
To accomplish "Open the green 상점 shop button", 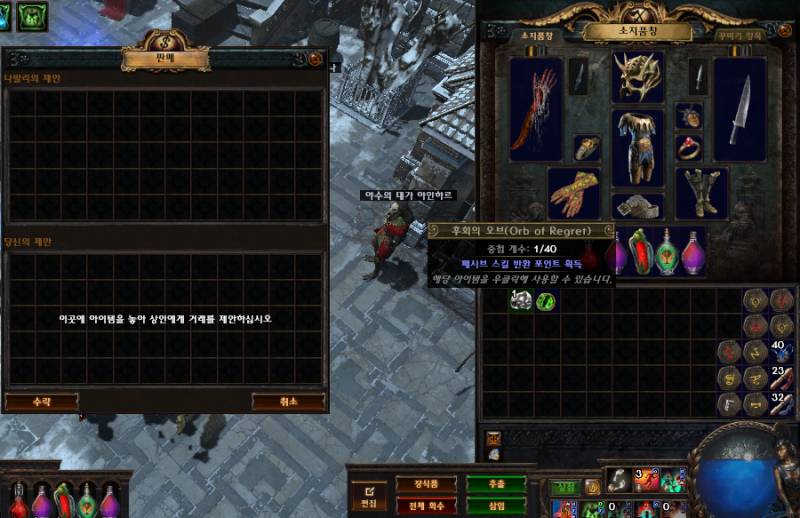I will [x=565, y=488].
